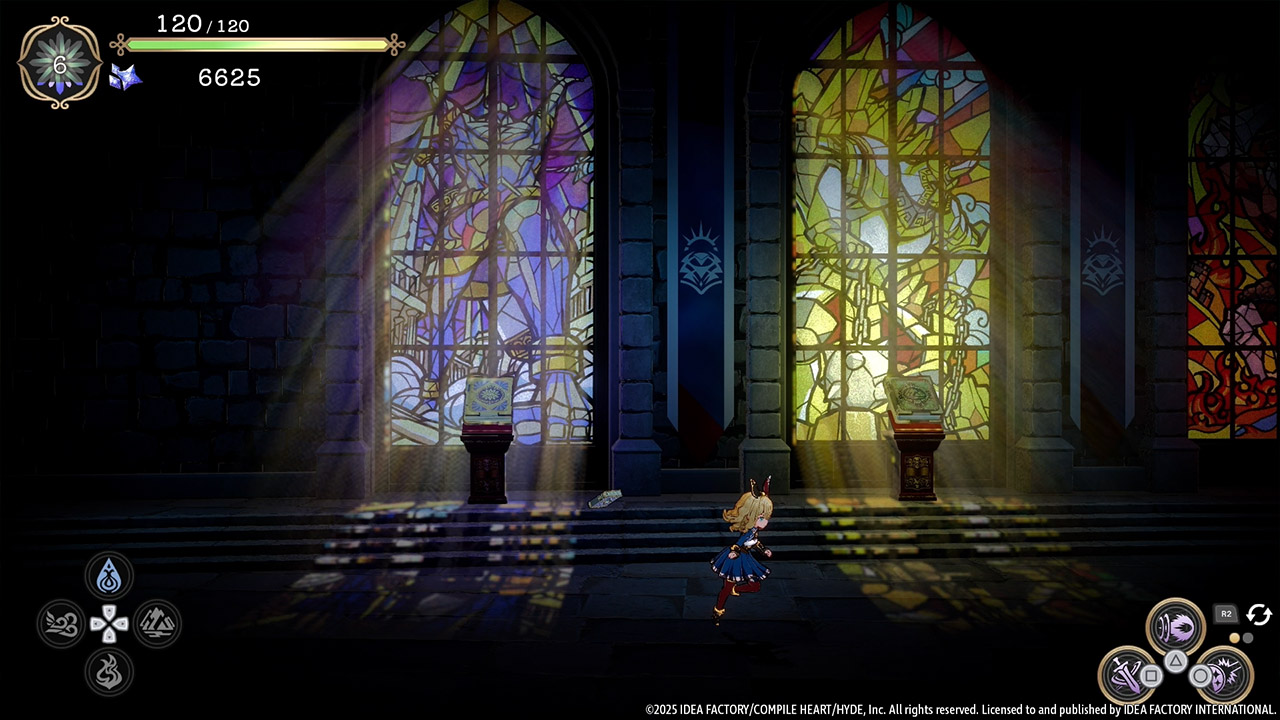Screen dimensions: 1280x720
Task: Use the purple fireball projectile skill
Action: pyautogui.click(x=1175, y=627)
